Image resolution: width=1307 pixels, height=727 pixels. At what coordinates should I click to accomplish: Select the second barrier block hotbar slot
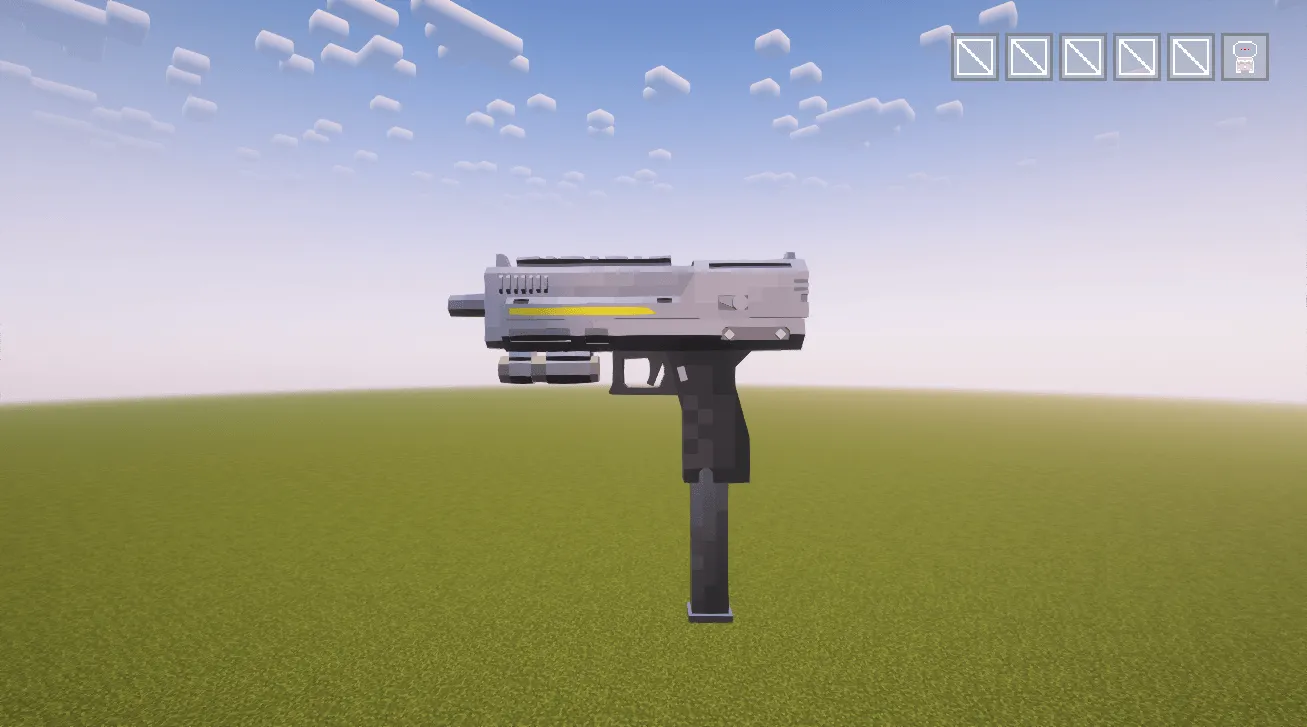pyautogui.click(x=1028, y=58)
